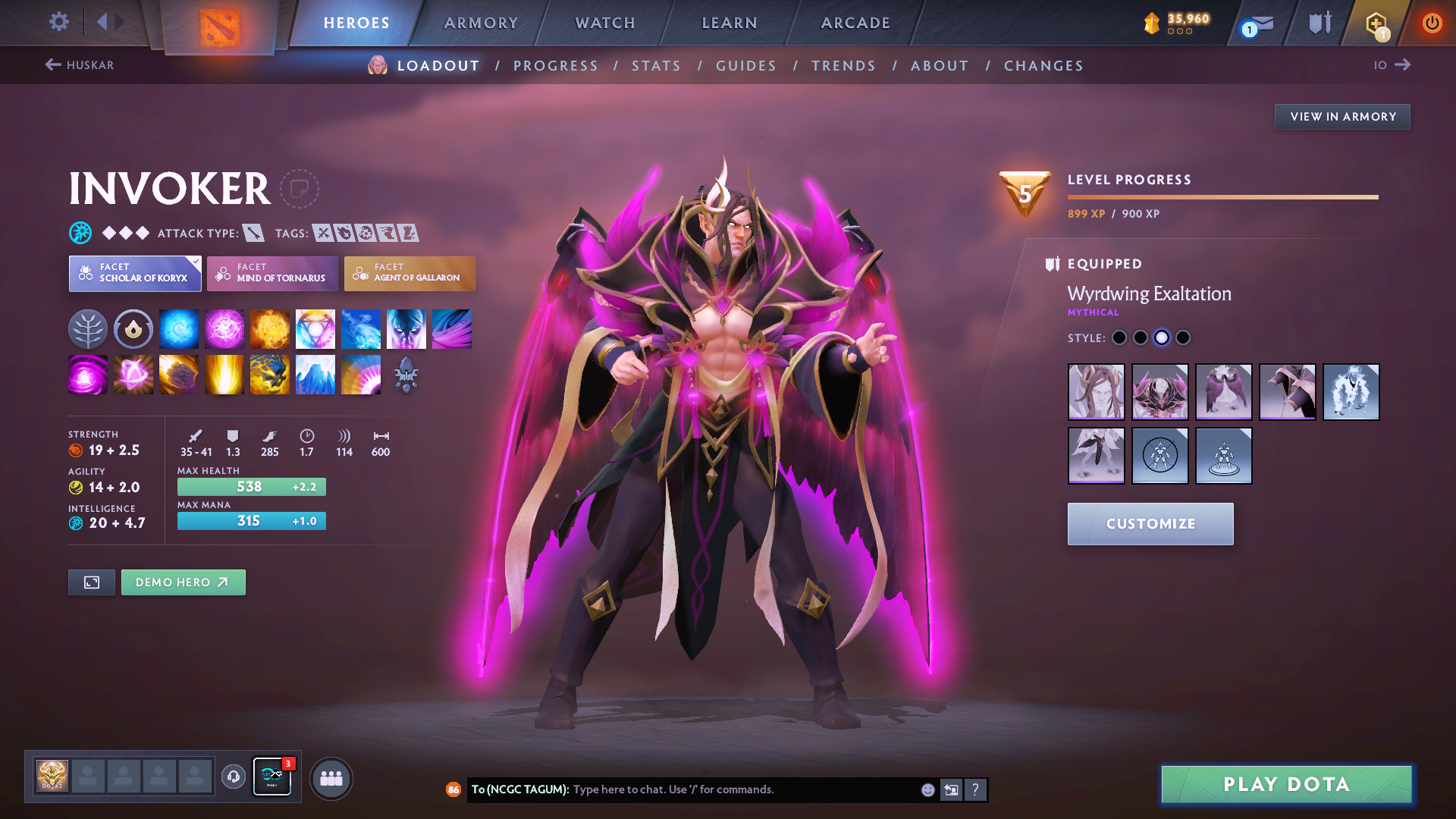The height and width of the screenshot is (819, 1456).
Task: Select the Exort ability icon
Action: (270, 328)
